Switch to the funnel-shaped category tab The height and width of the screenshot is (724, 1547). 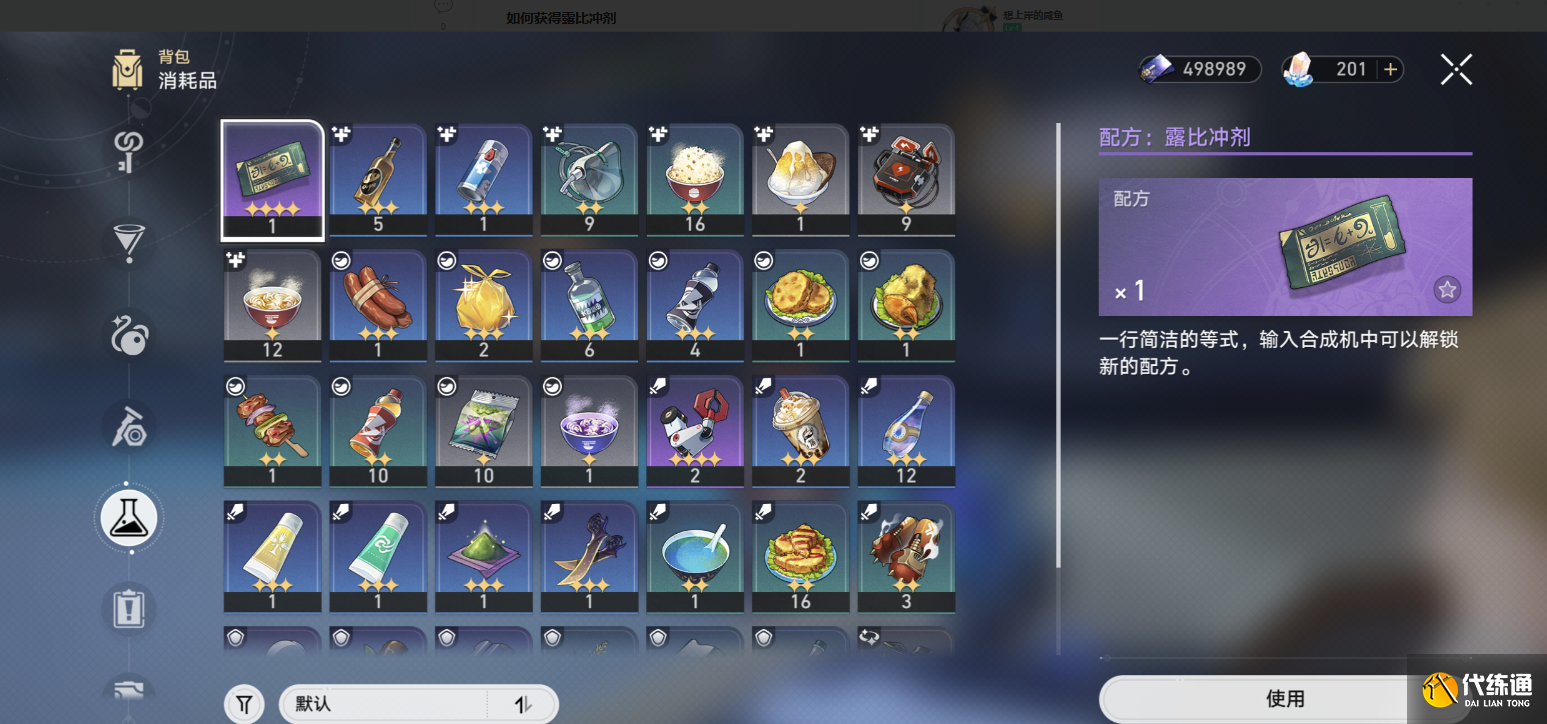point(129,241)
